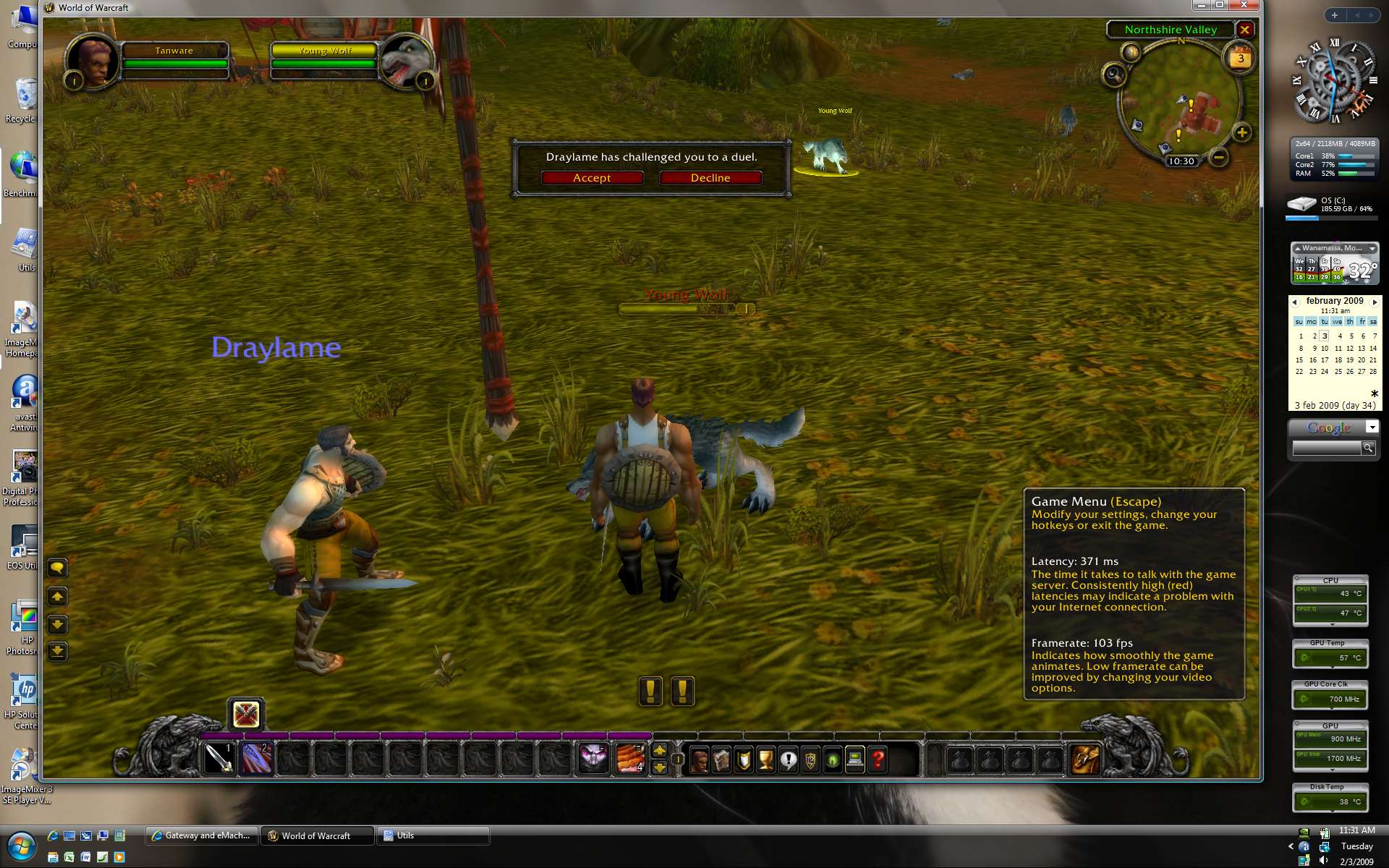Zoom in the minimap with plus button
The height and width of the screenshot is (868, 1389).
[x=1242, y=132]
